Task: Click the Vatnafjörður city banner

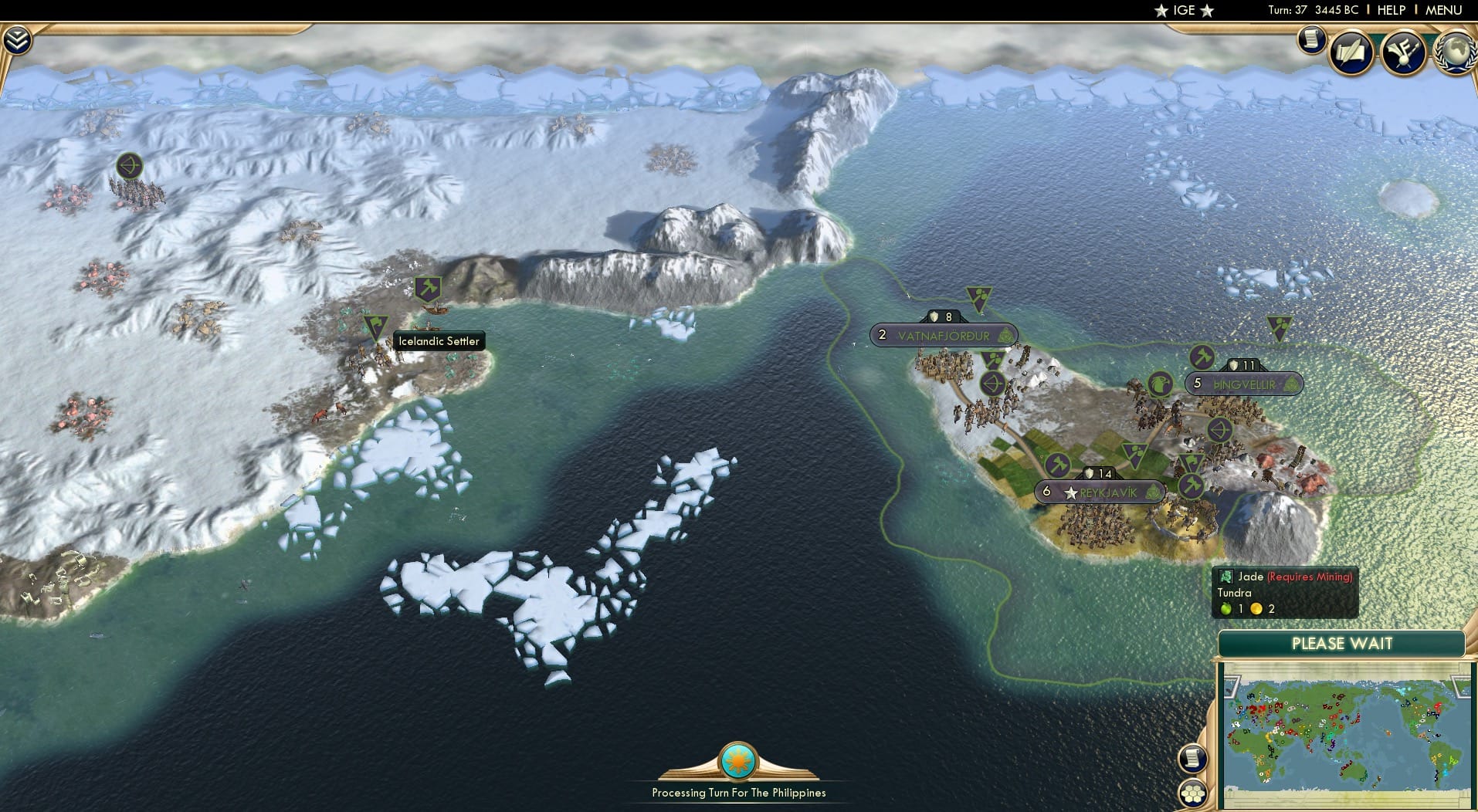Action: [x=944, y=334]
